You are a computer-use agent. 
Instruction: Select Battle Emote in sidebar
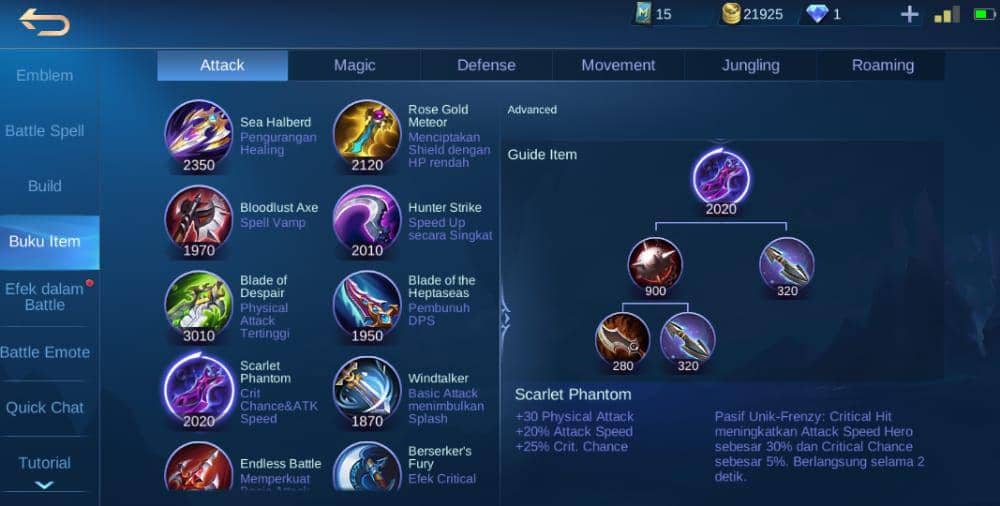45,352
